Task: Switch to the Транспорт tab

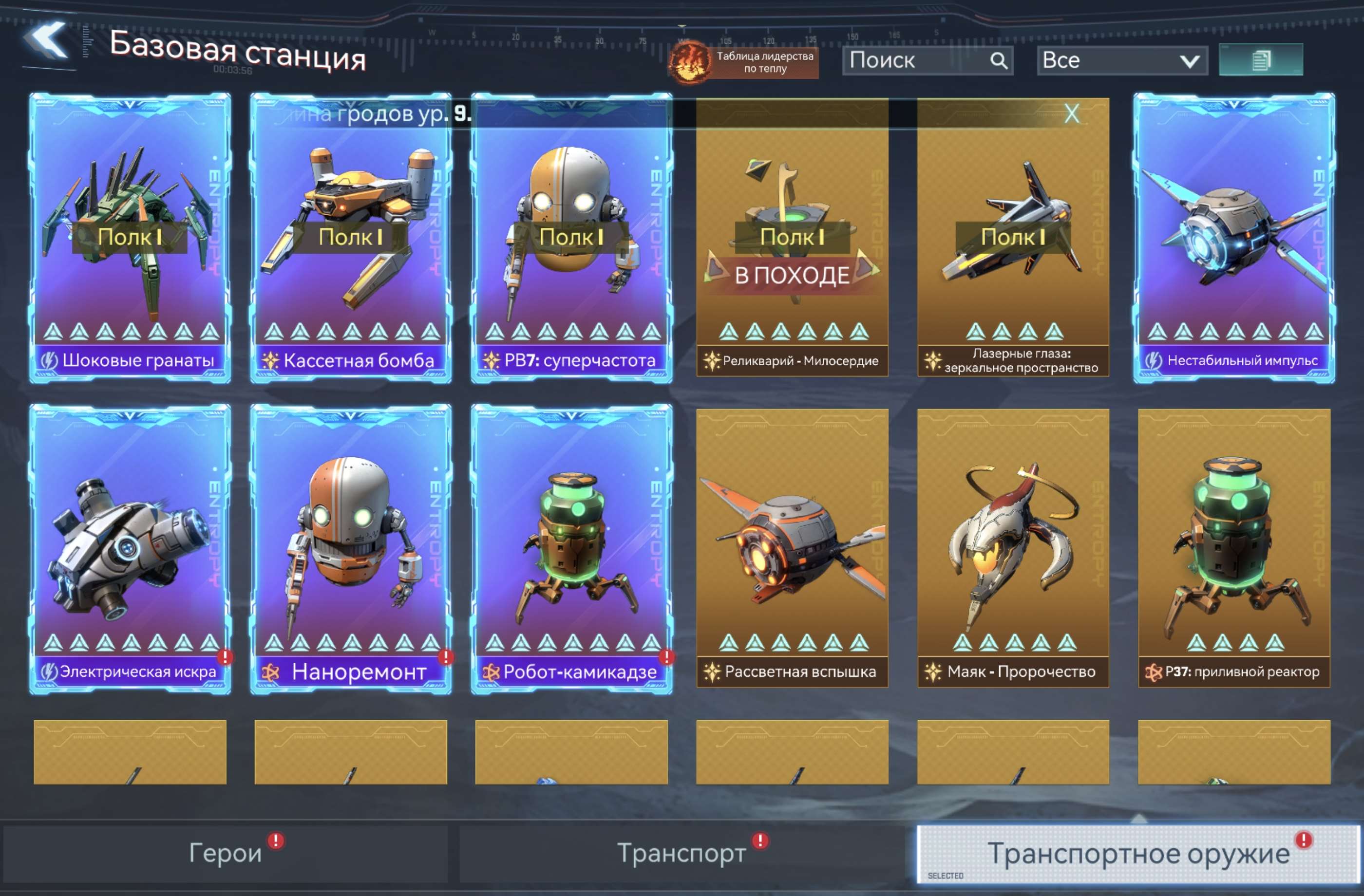Action: click(679, 854)
